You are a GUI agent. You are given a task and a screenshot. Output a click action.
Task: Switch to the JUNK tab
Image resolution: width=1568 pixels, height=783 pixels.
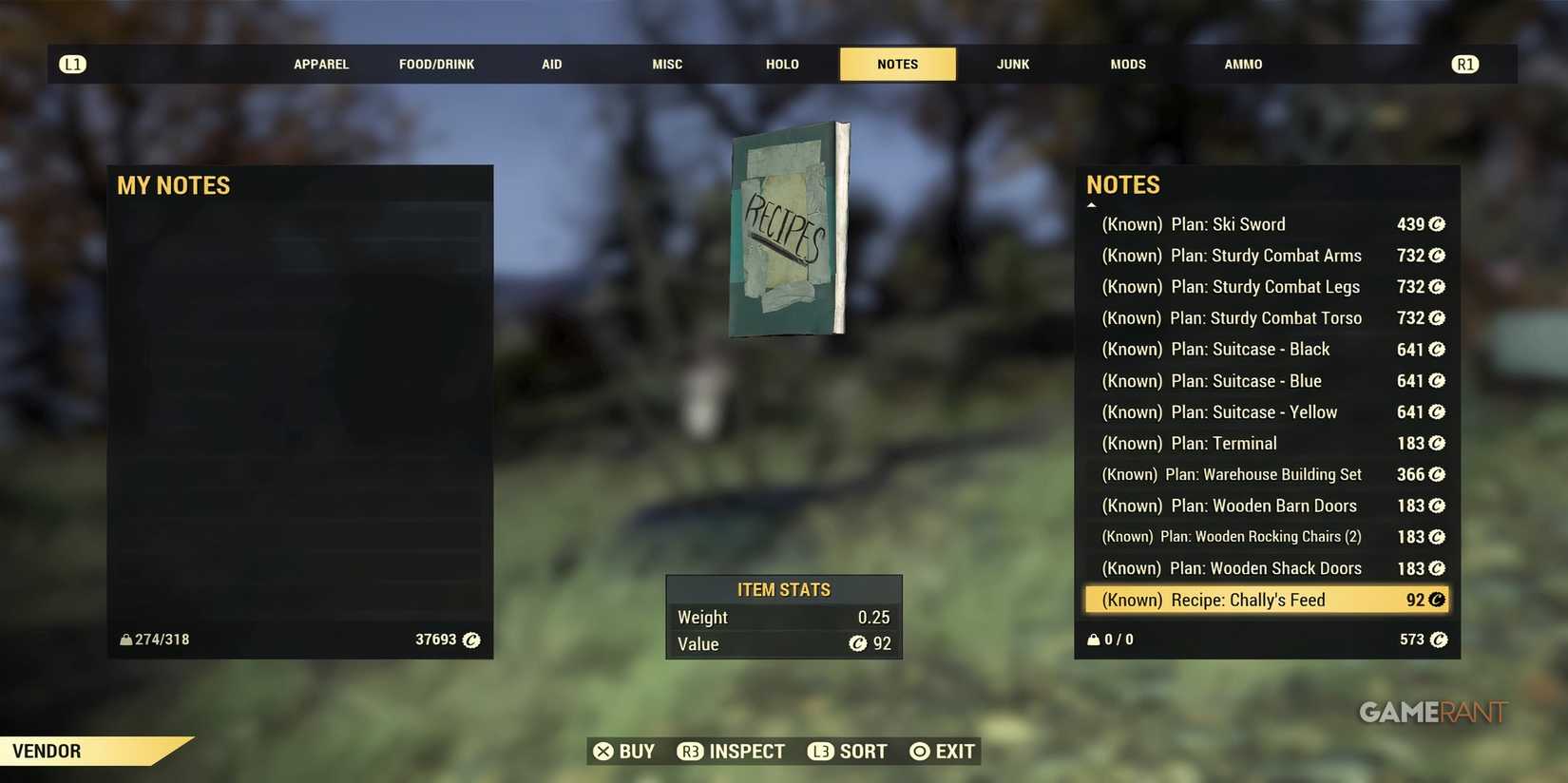coord(1012,64)
